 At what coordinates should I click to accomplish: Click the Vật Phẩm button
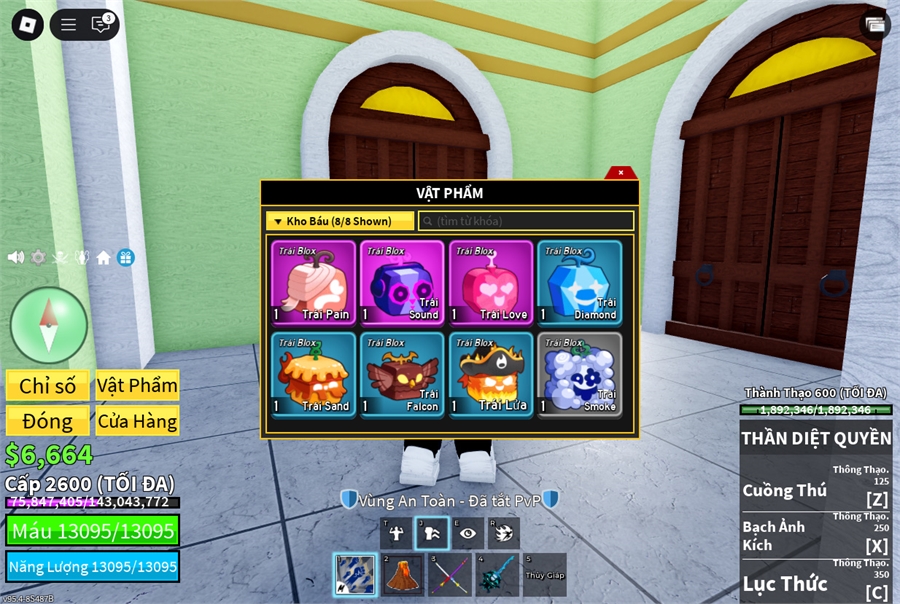[x=137, y=386]
